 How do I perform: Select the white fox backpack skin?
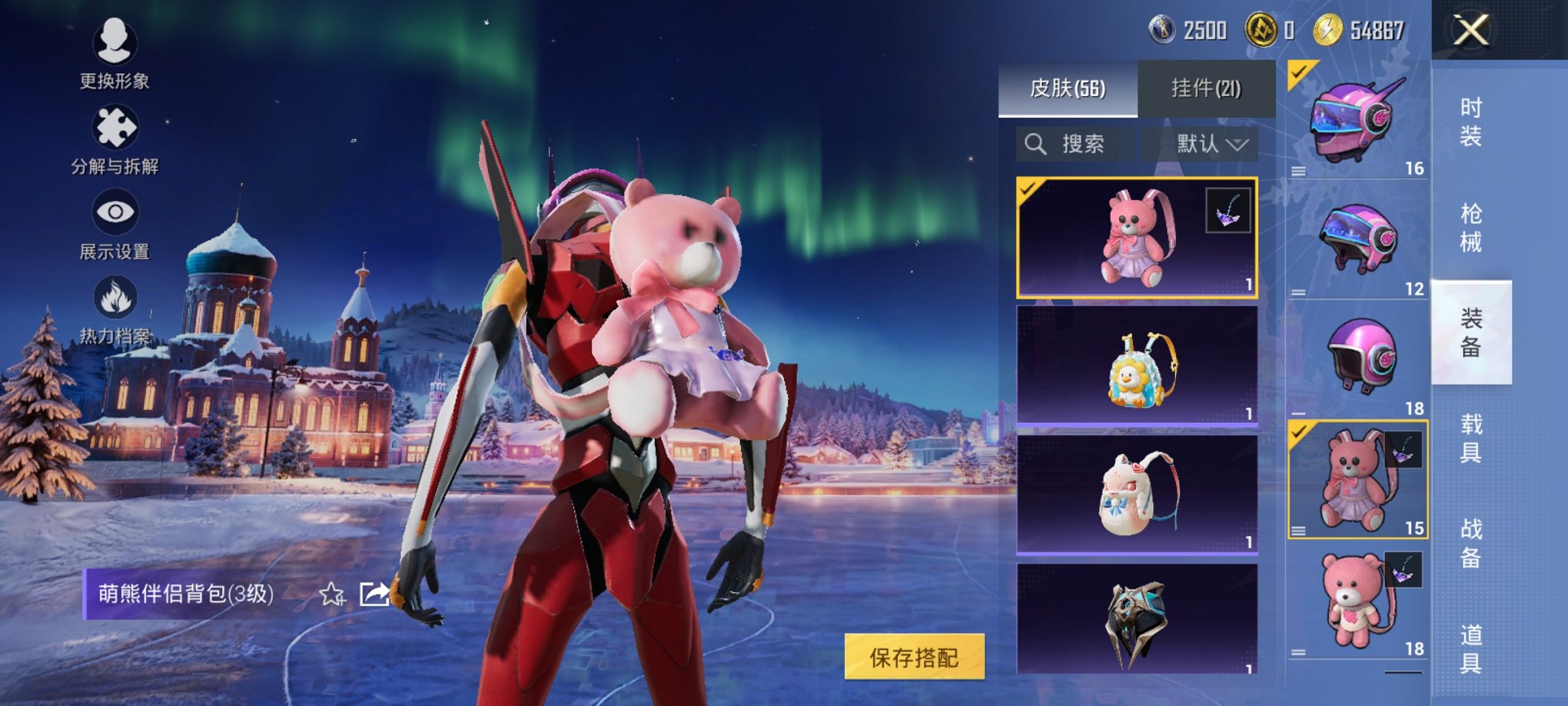point(1137,494)
